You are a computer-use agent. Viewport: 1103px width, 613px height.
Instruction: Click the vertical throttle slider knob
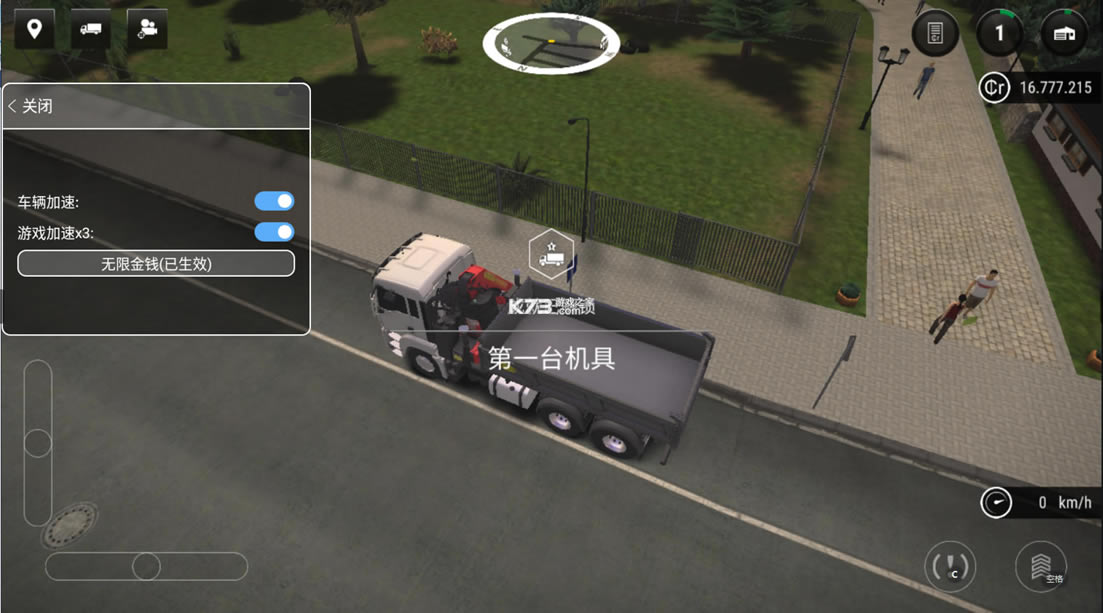[x=38, y=442]
